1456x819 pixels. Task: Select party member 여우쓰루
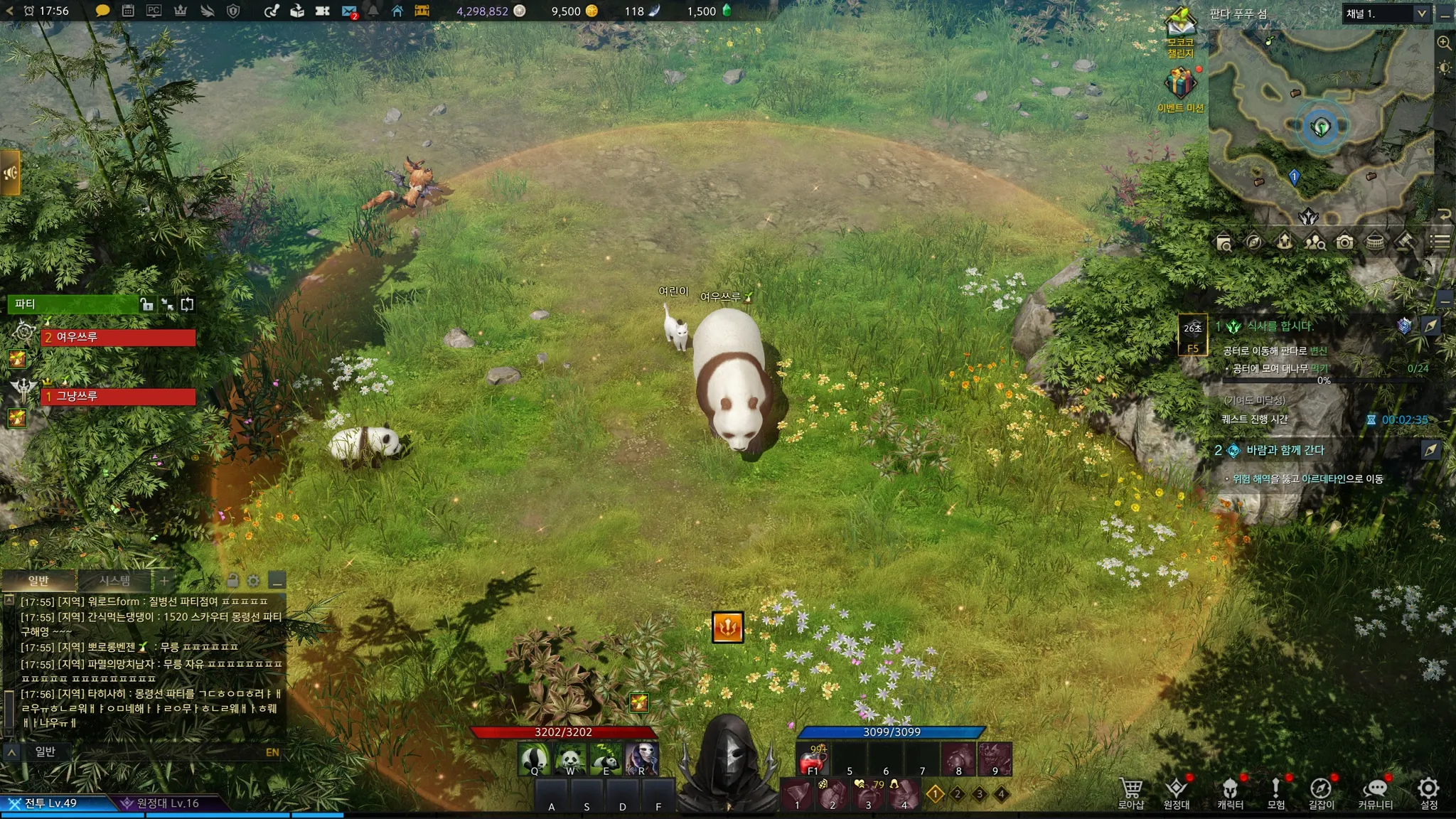(x=118, y=337)
